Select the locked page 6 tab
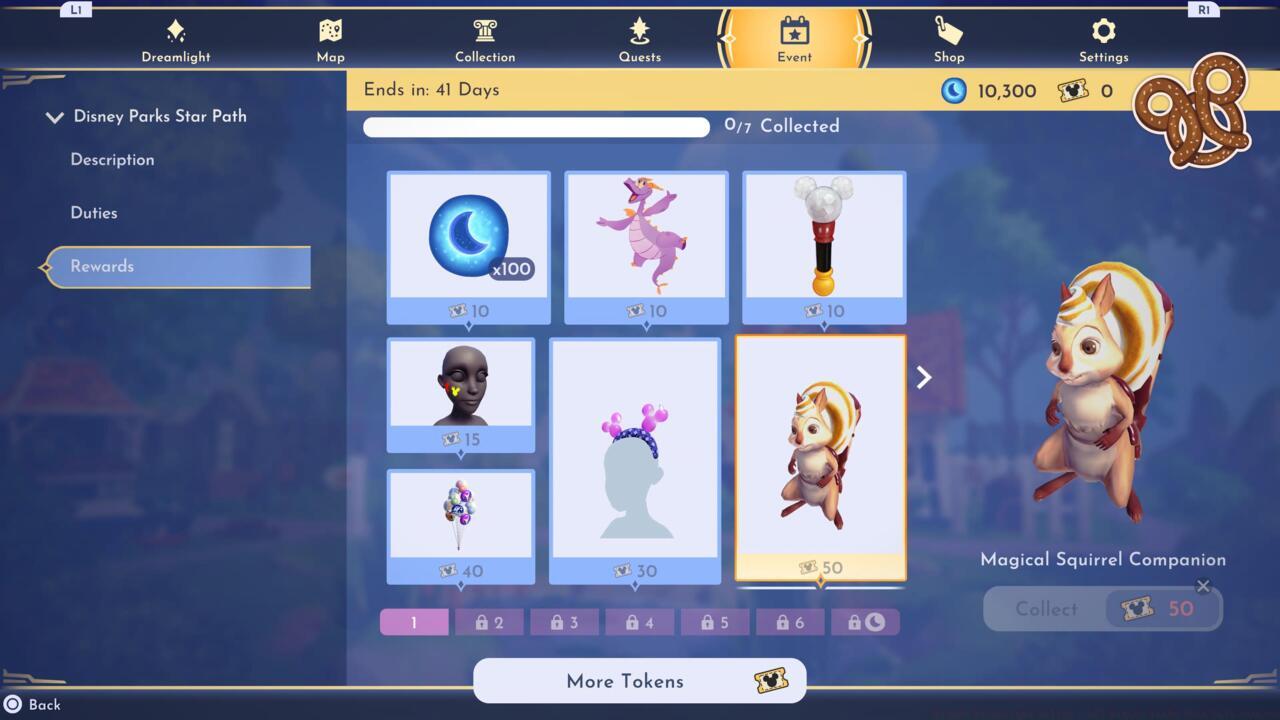 [790, 622]
